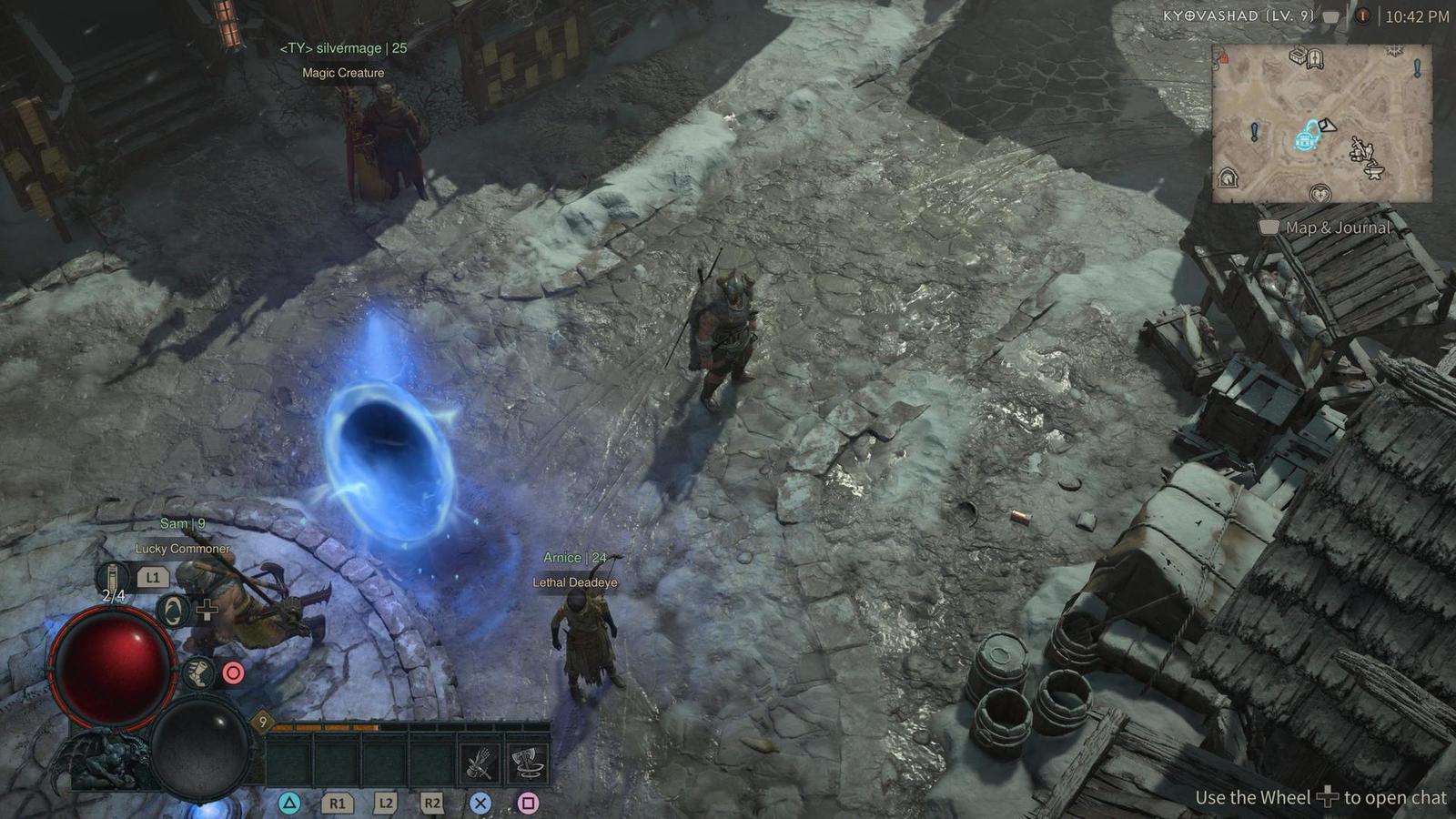Select the whirlwind axe skill slot

(x=526, y=763)
